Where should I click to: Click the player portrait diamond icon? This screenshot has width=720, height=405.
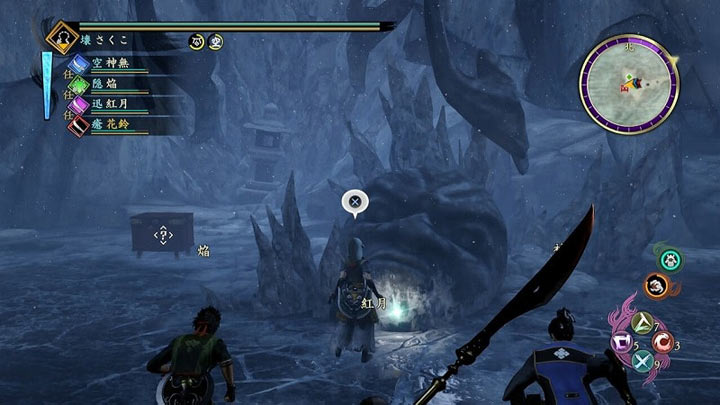tap(63, 38)
